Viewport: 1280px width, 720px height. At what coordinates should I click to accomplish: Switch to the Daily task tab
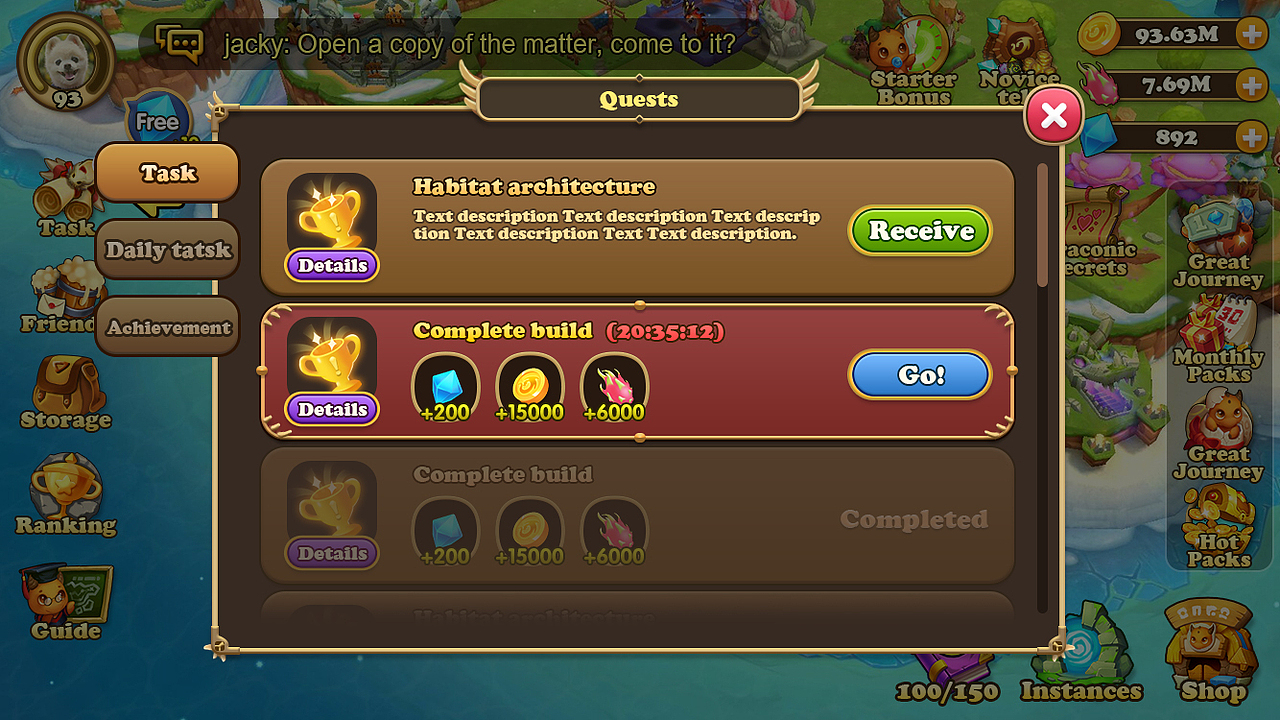click(x=168, y=250)
